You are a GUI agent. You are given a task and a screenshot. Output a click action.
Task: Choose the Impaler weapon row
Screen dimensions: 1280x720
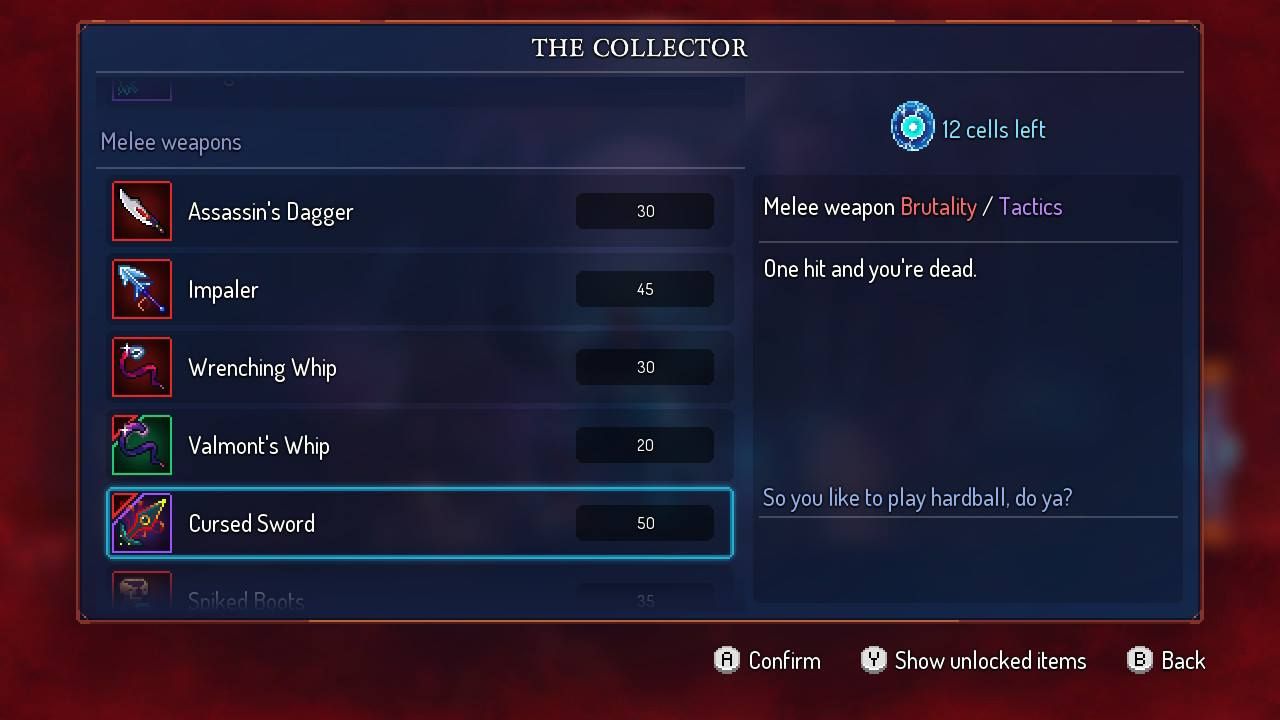click(x=420, y=289)
